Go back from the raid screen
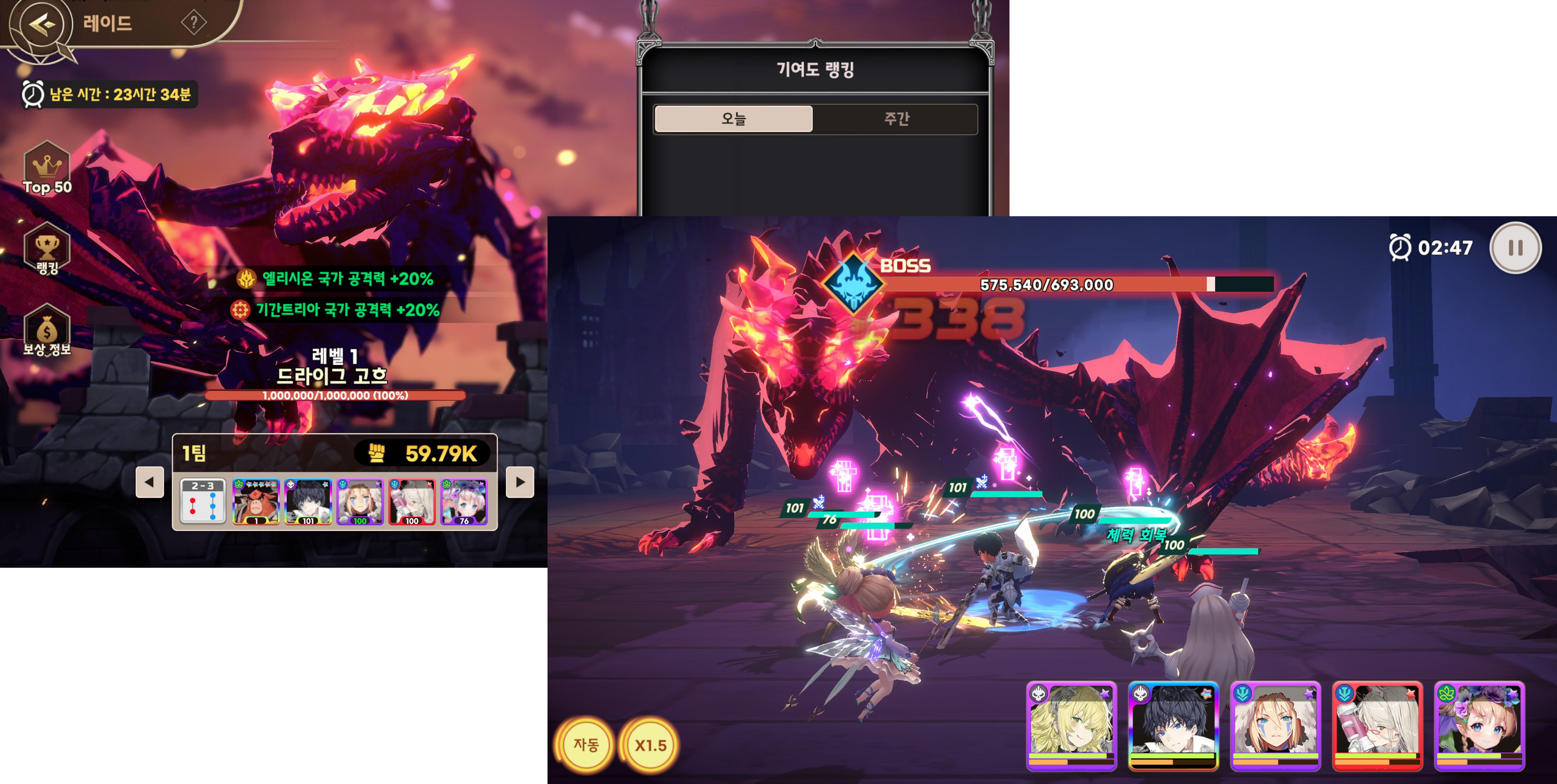 41,25
